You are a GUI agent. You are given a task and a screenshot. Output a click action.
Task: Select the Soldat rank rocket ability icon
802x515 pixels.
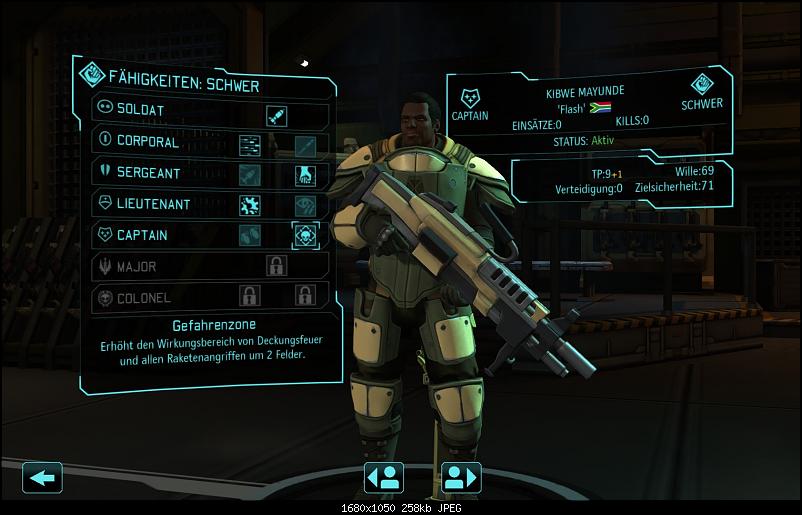click(x=277, y=115)
